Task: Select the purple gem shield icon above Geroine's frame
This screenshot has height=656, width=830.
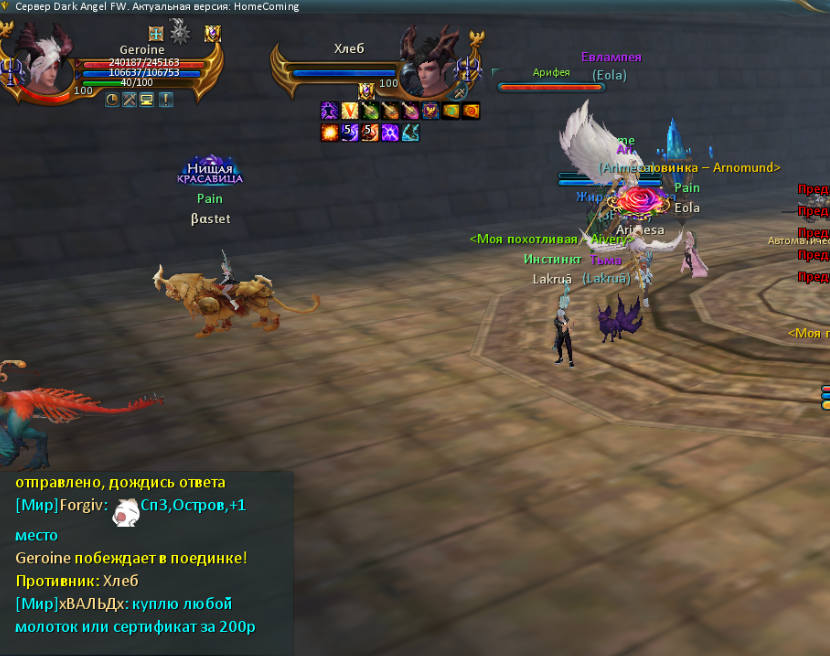Action: coord(212,34)
